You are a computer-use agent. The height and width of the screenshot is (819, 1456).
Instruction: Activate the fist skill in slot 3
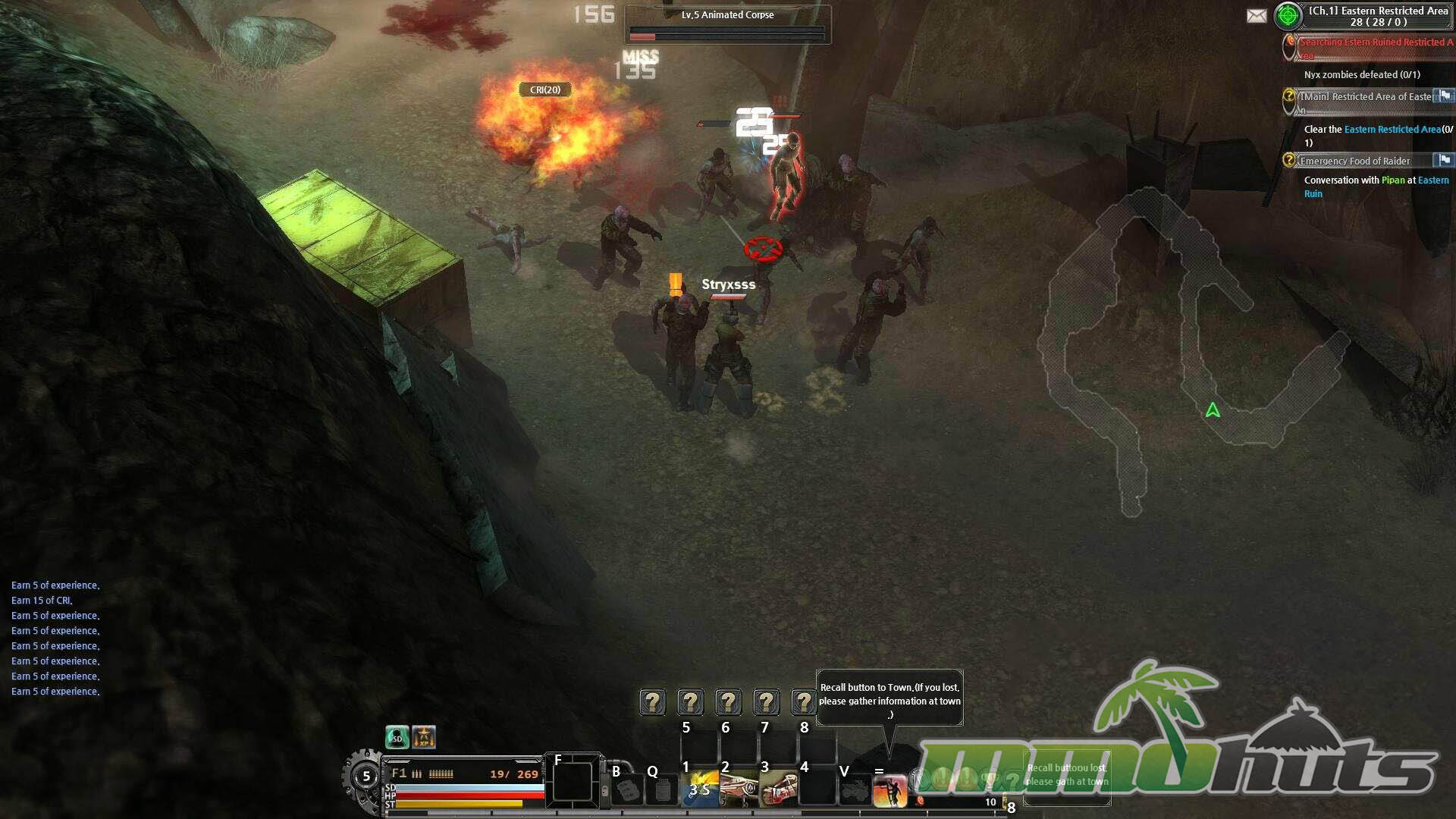(x=778, y=789)
